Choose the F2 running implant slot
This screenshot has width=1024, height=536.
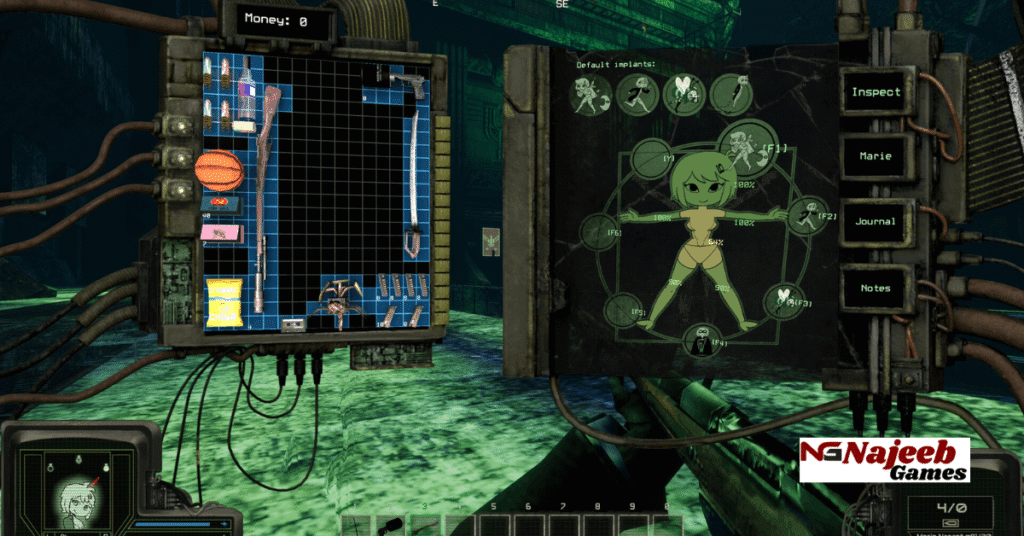(x=804, y=214)
